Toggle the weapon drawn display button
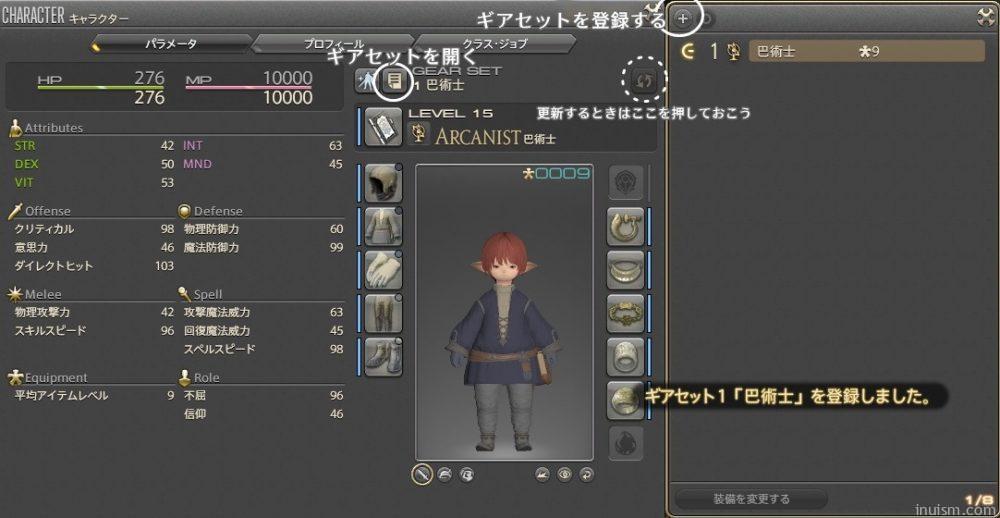Image resolution: width=1000 pixels, height=518 pixels. coord(421,474)
